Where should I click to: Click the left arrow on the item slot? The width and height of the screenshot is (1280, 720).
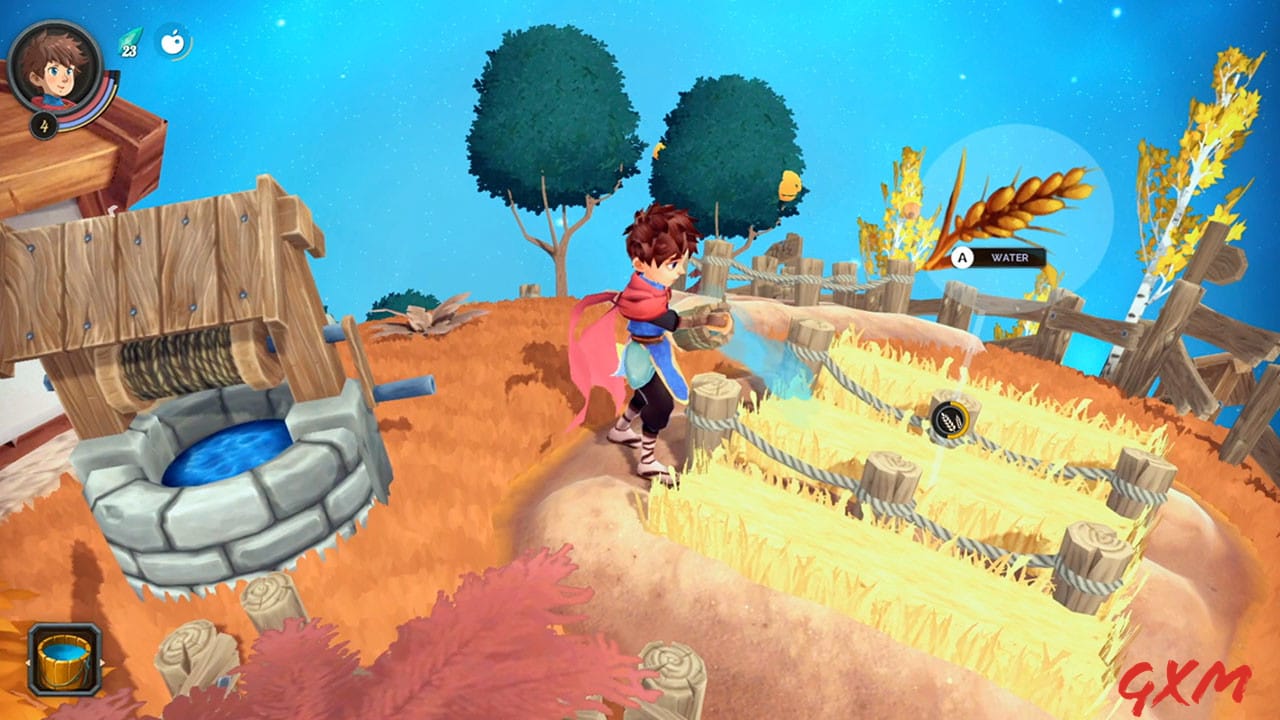click(28, 662)
